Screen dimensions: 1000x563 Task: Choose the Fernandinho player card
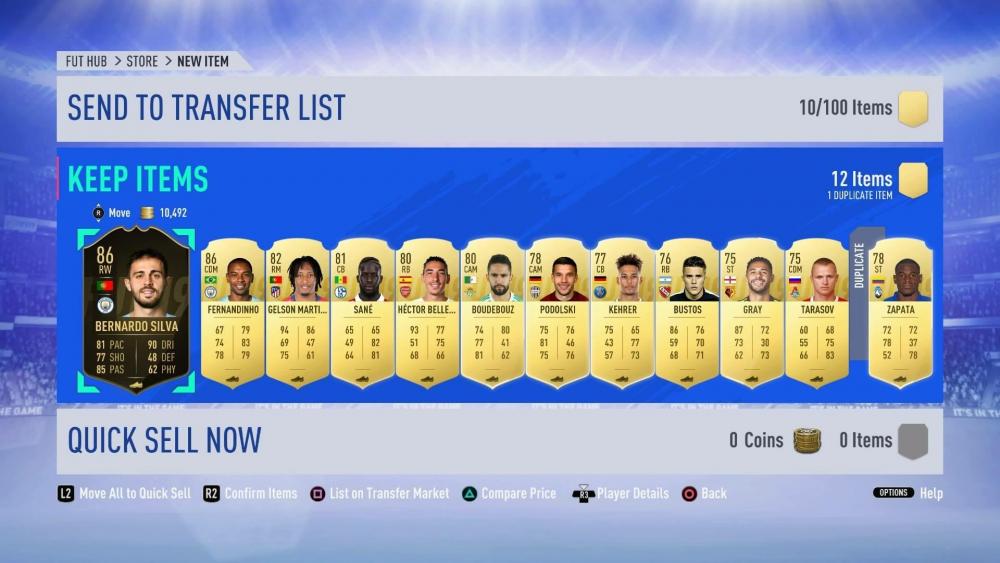[233, 312]
